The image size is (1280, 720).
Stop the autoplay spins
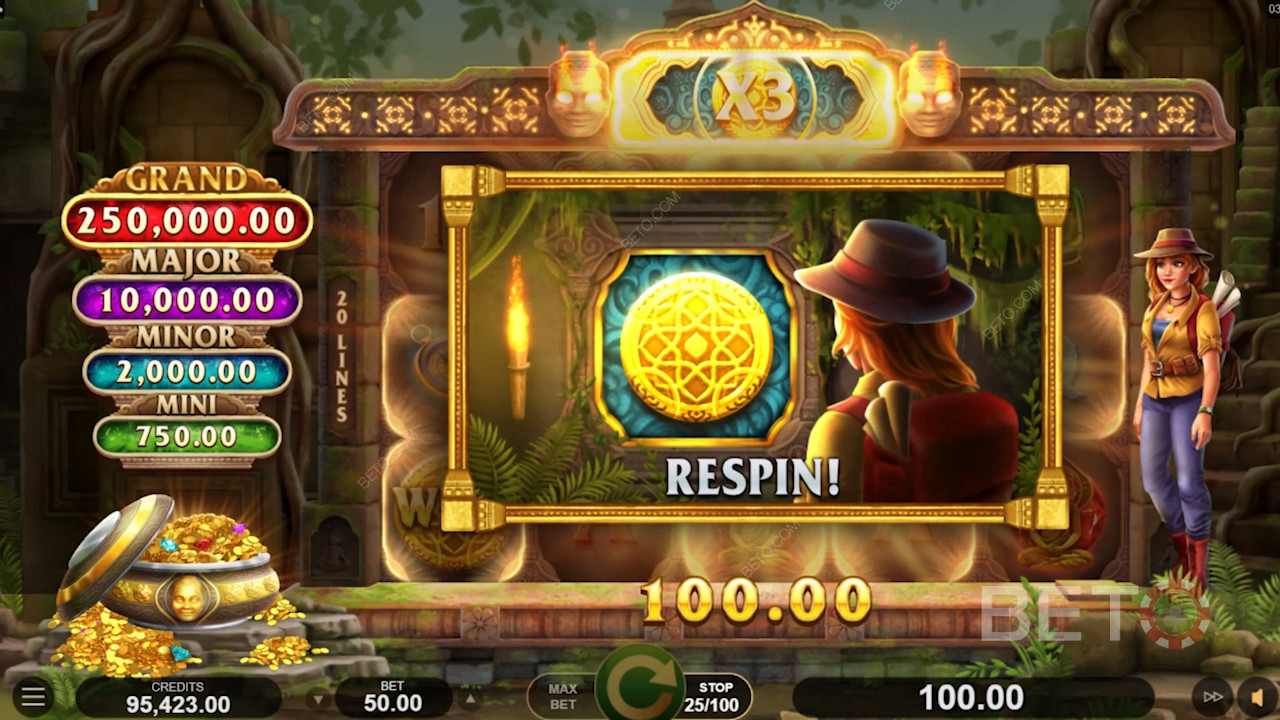tap(716, 696)
